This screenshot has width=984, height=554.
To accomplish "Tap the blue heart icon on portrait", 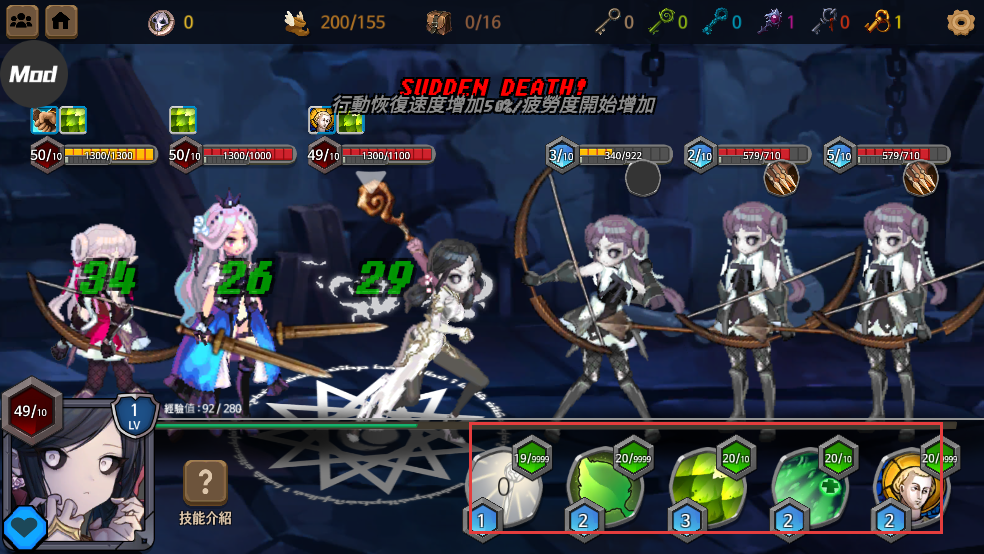I will tap(24, 529).
